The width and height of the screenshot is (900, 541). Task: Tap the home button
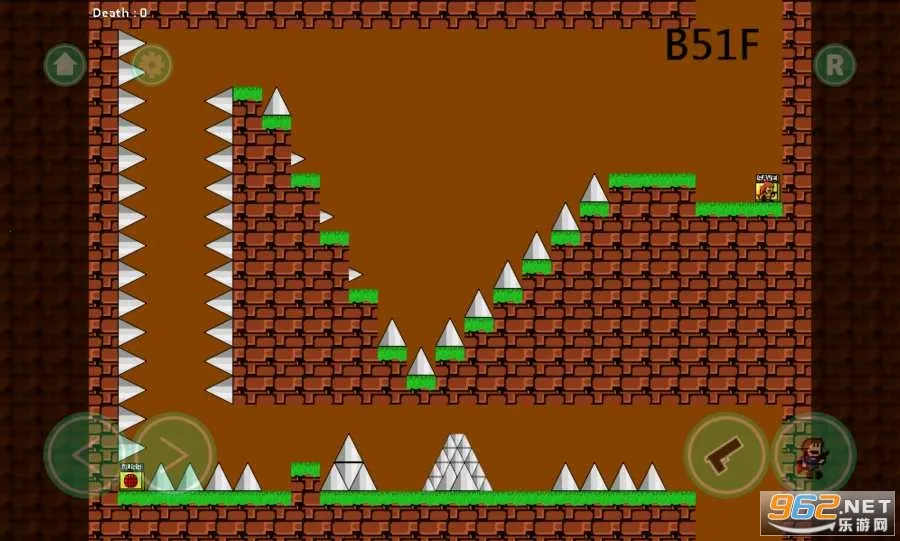(x=64, y=65)
